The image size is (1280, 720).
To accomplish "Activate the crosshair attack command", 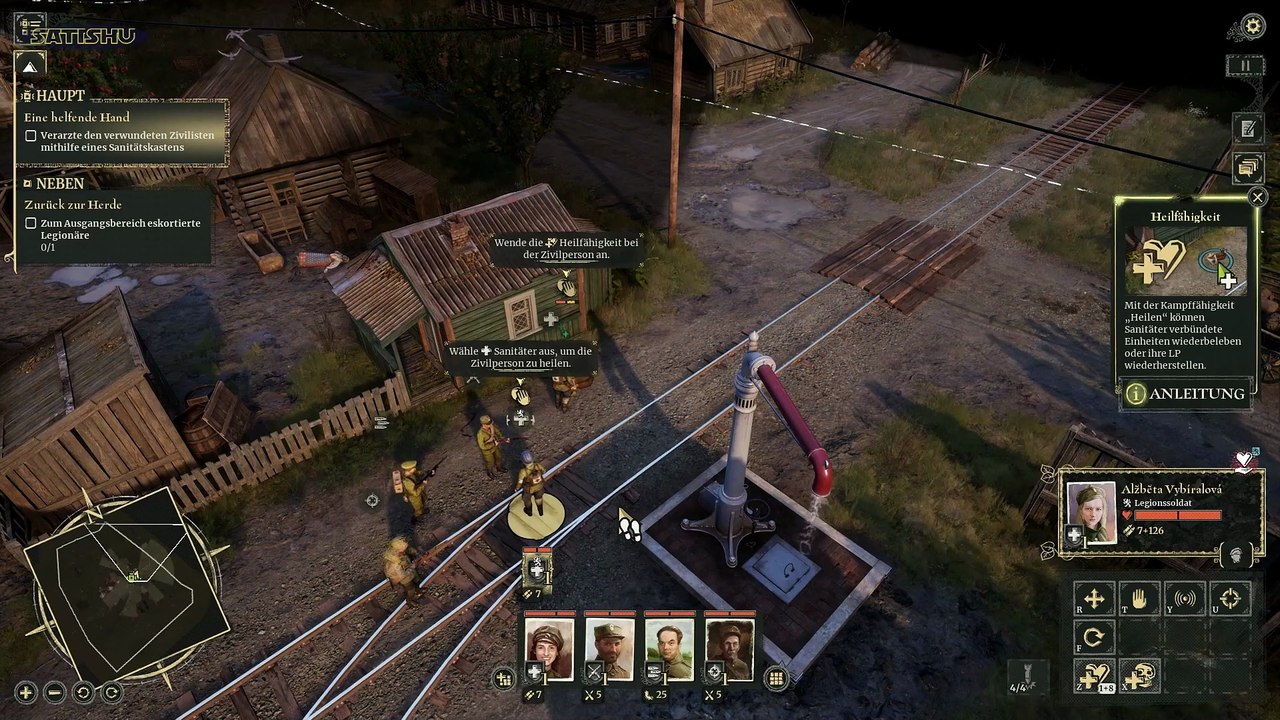I will (1230, 599).
